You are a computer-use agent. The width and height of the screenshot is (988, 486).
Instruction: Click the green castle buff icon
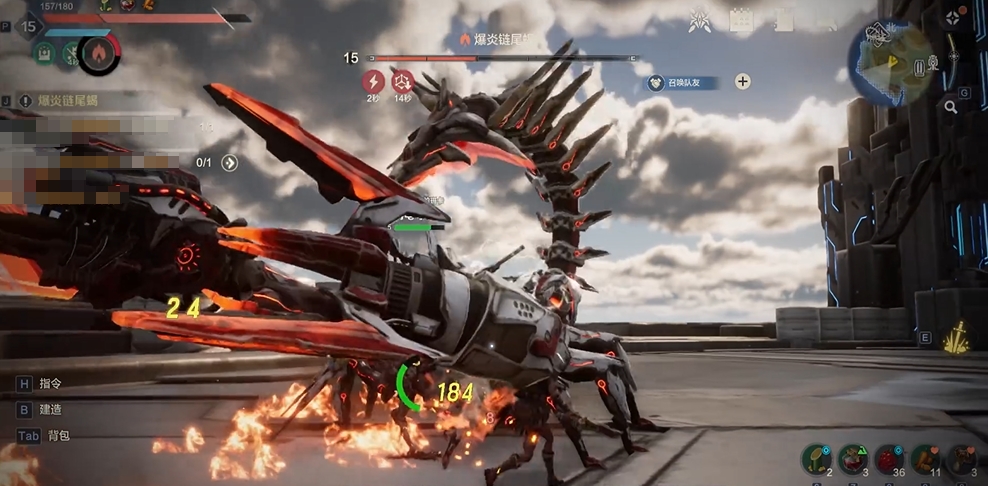[x=44, y=53]
